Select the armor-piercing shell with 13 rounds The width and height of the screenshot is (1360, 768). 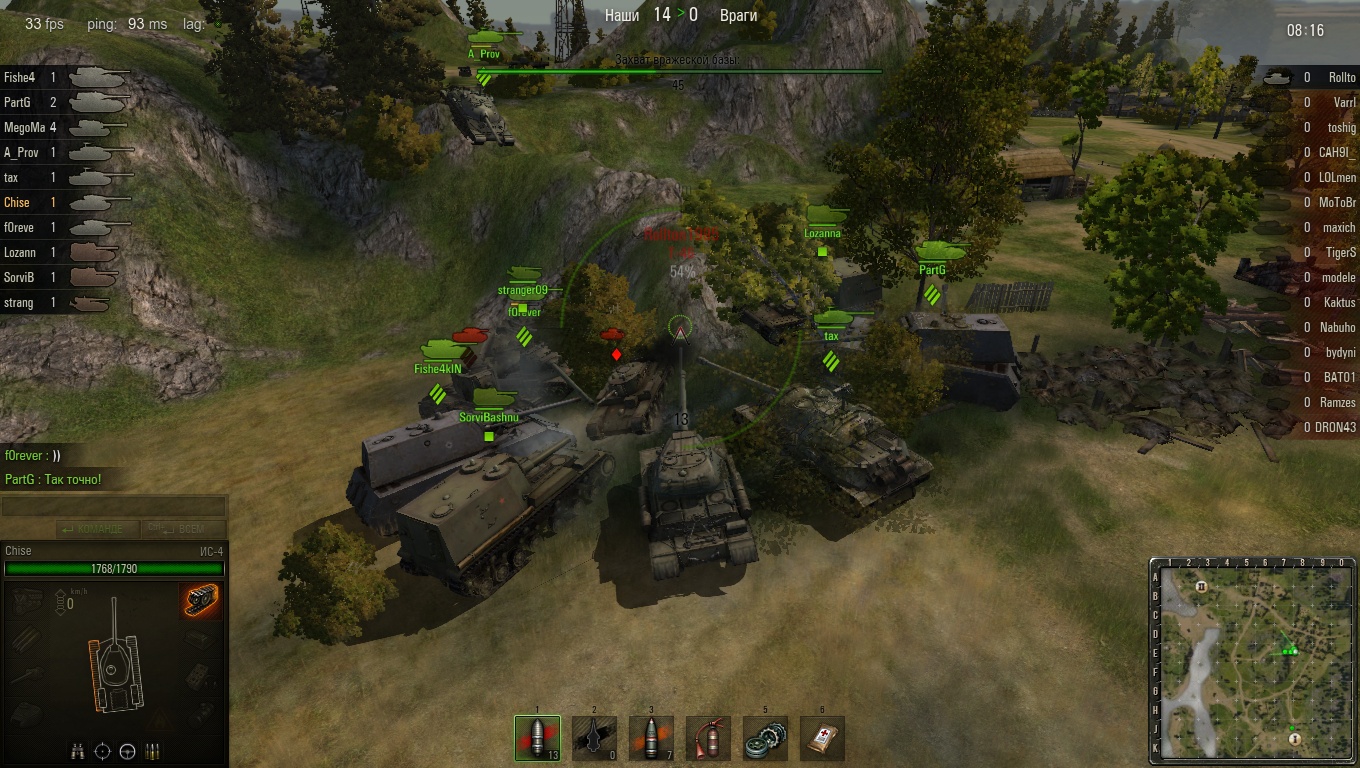[537, 738]
